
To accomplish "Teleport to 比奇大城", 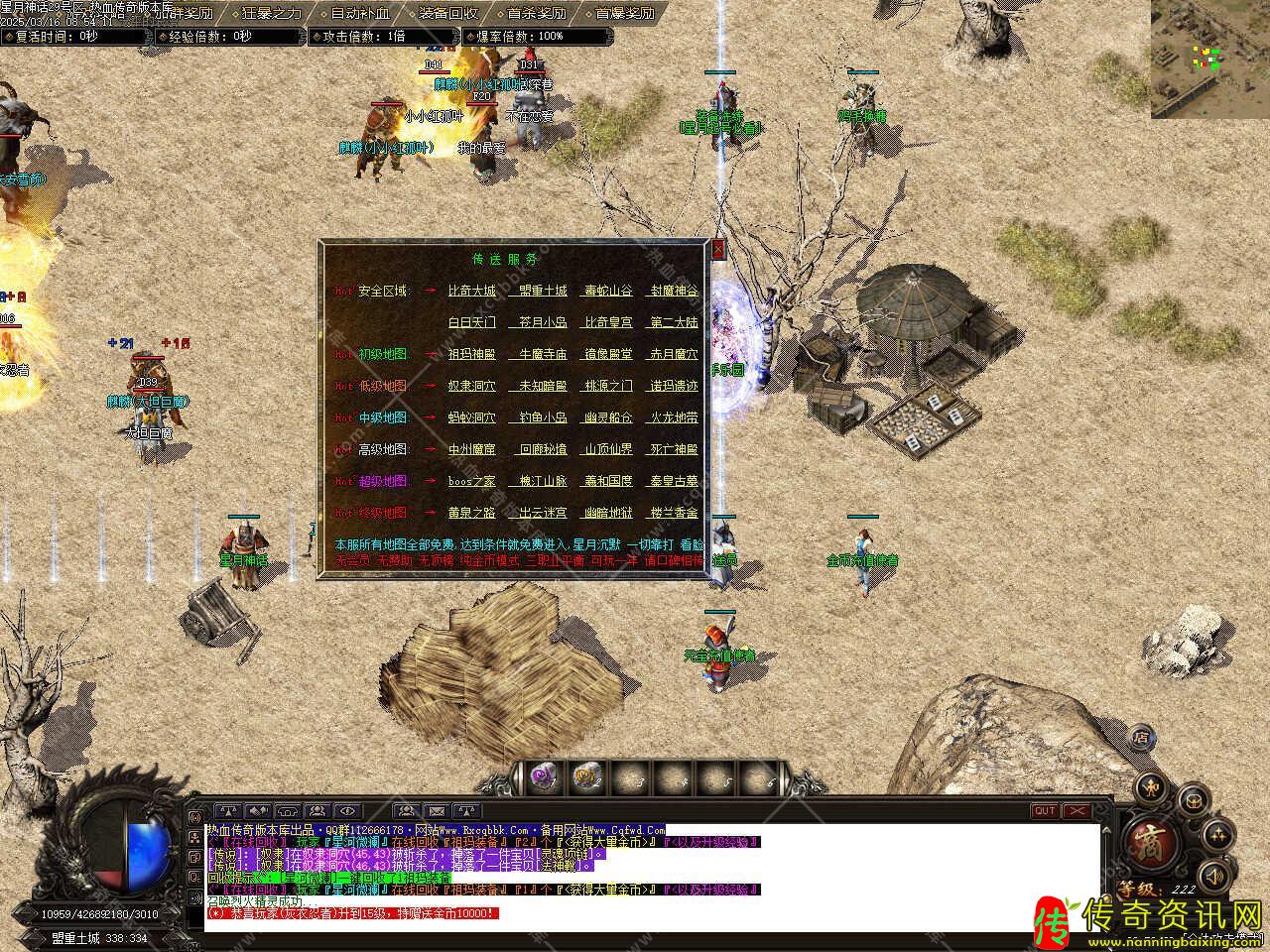I will pyautogui.click(x=471, y=291).
